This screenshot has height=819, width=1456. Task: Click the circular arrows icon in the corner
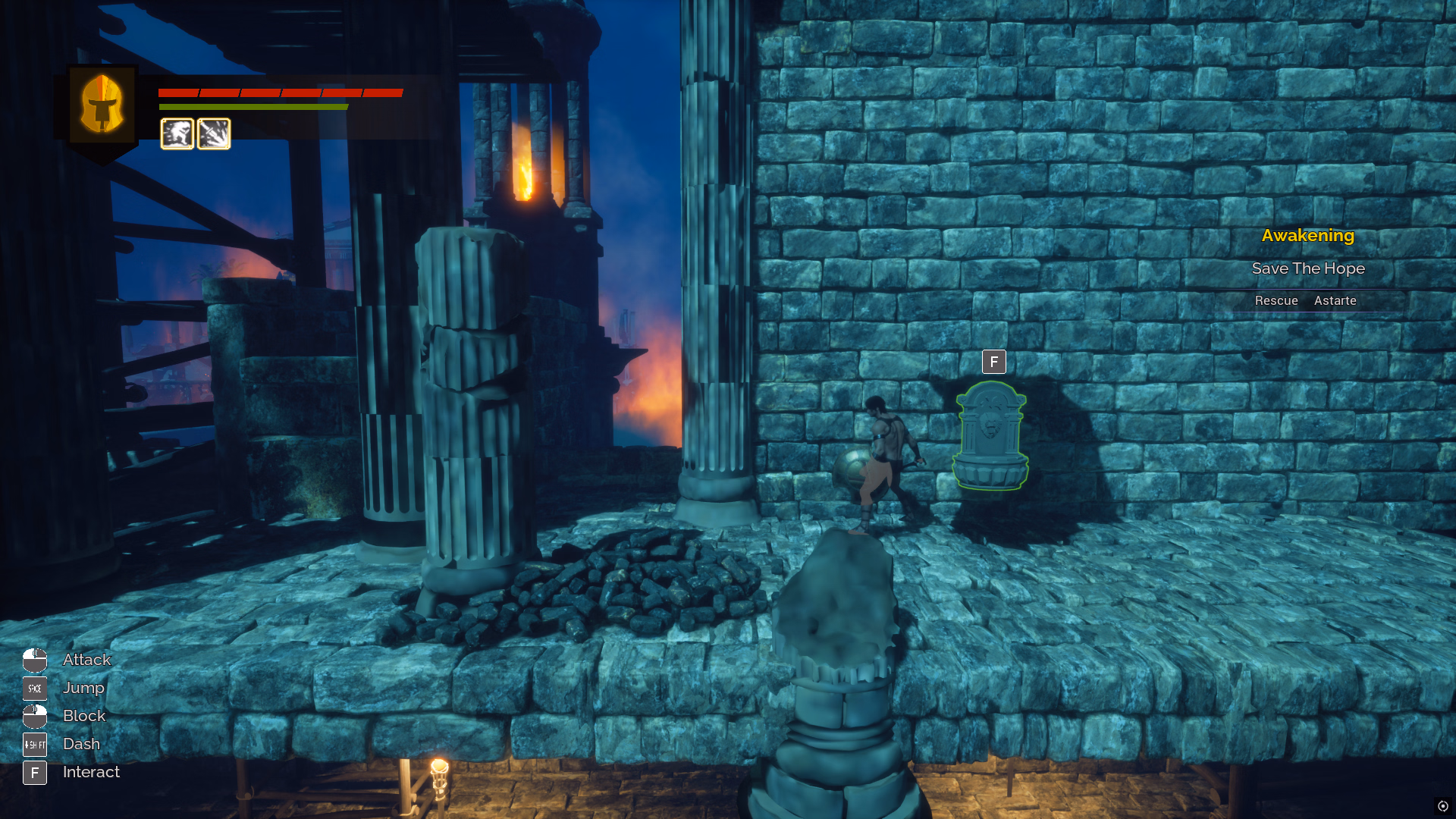click(x=1442, y=806)
